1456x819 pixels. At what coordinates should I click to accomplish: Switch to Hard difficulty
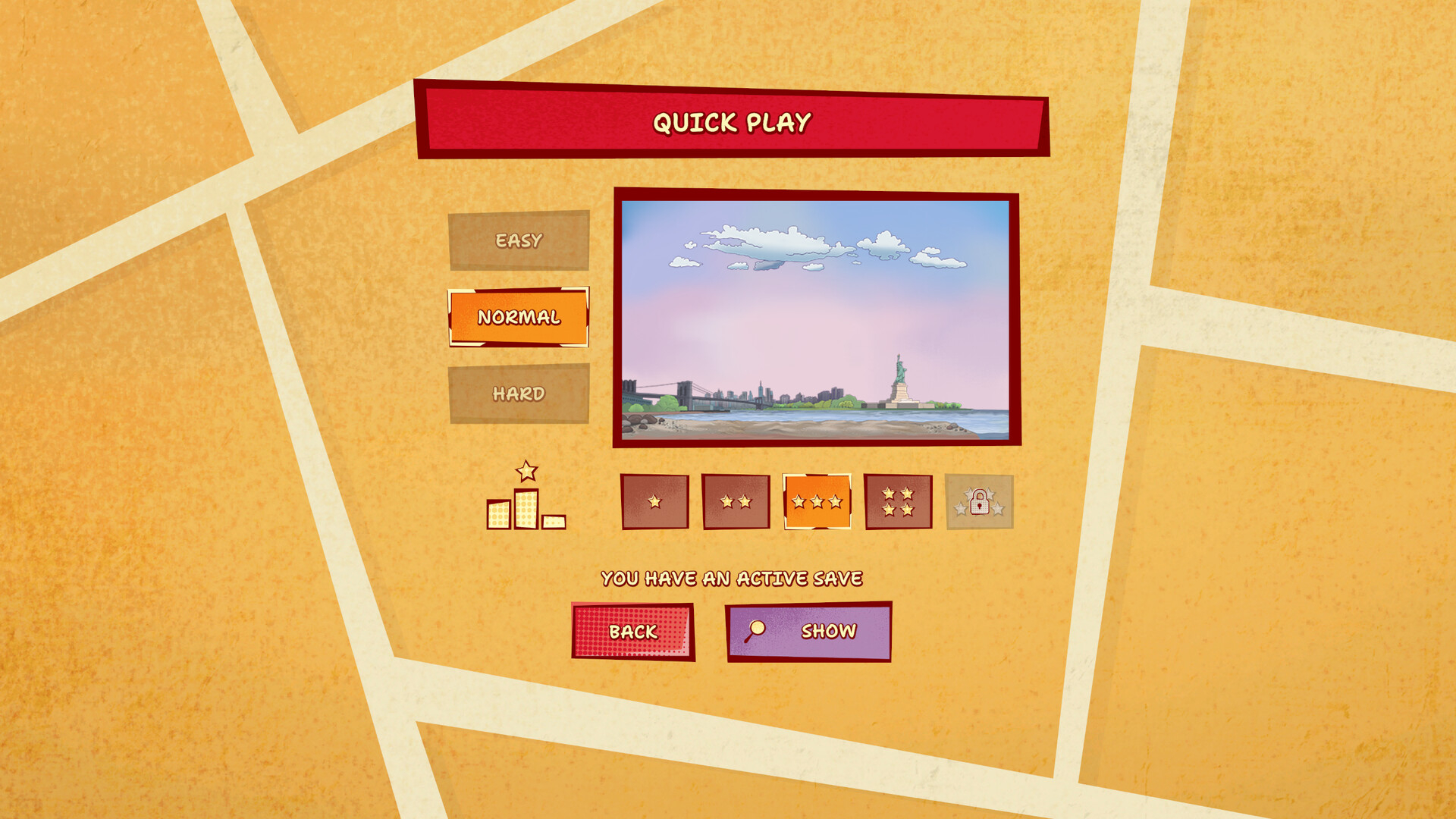[519, 394]
